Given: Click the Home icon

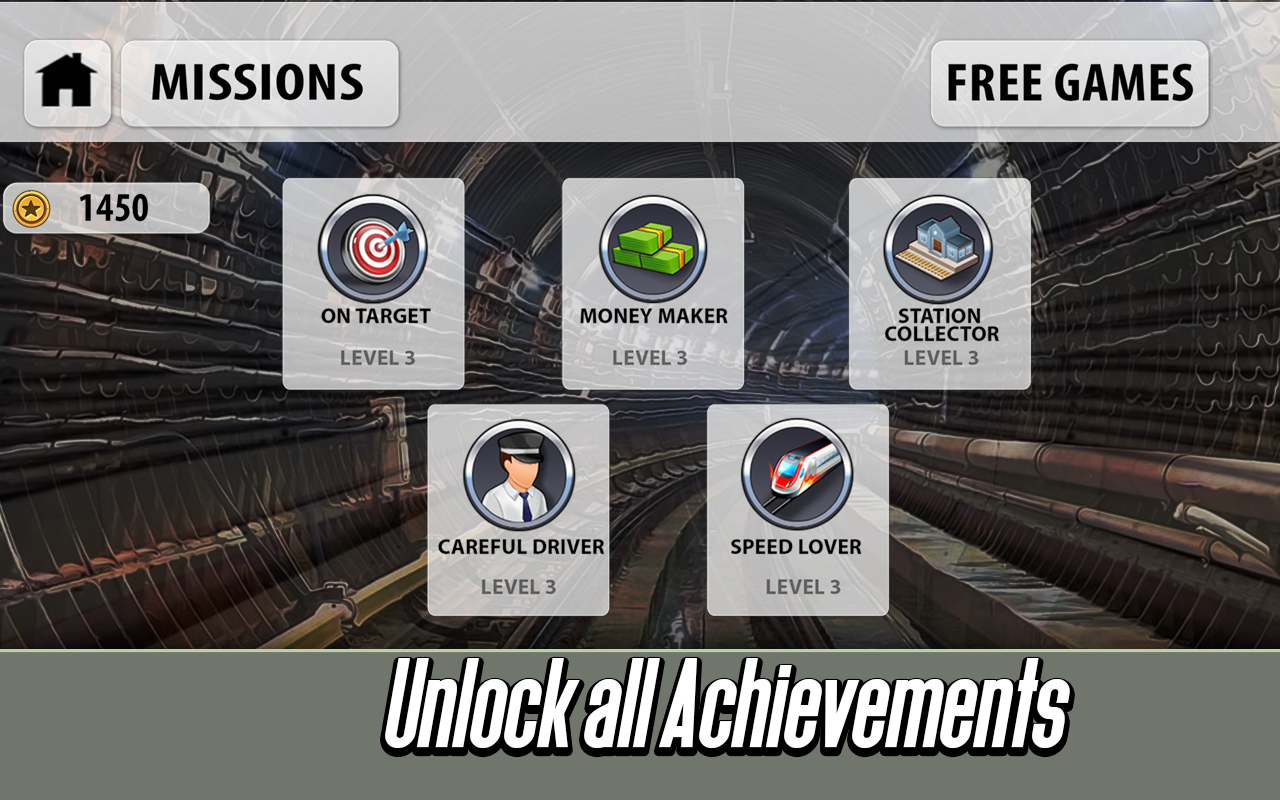Looking at the screenshot, I should pos(66,82).
